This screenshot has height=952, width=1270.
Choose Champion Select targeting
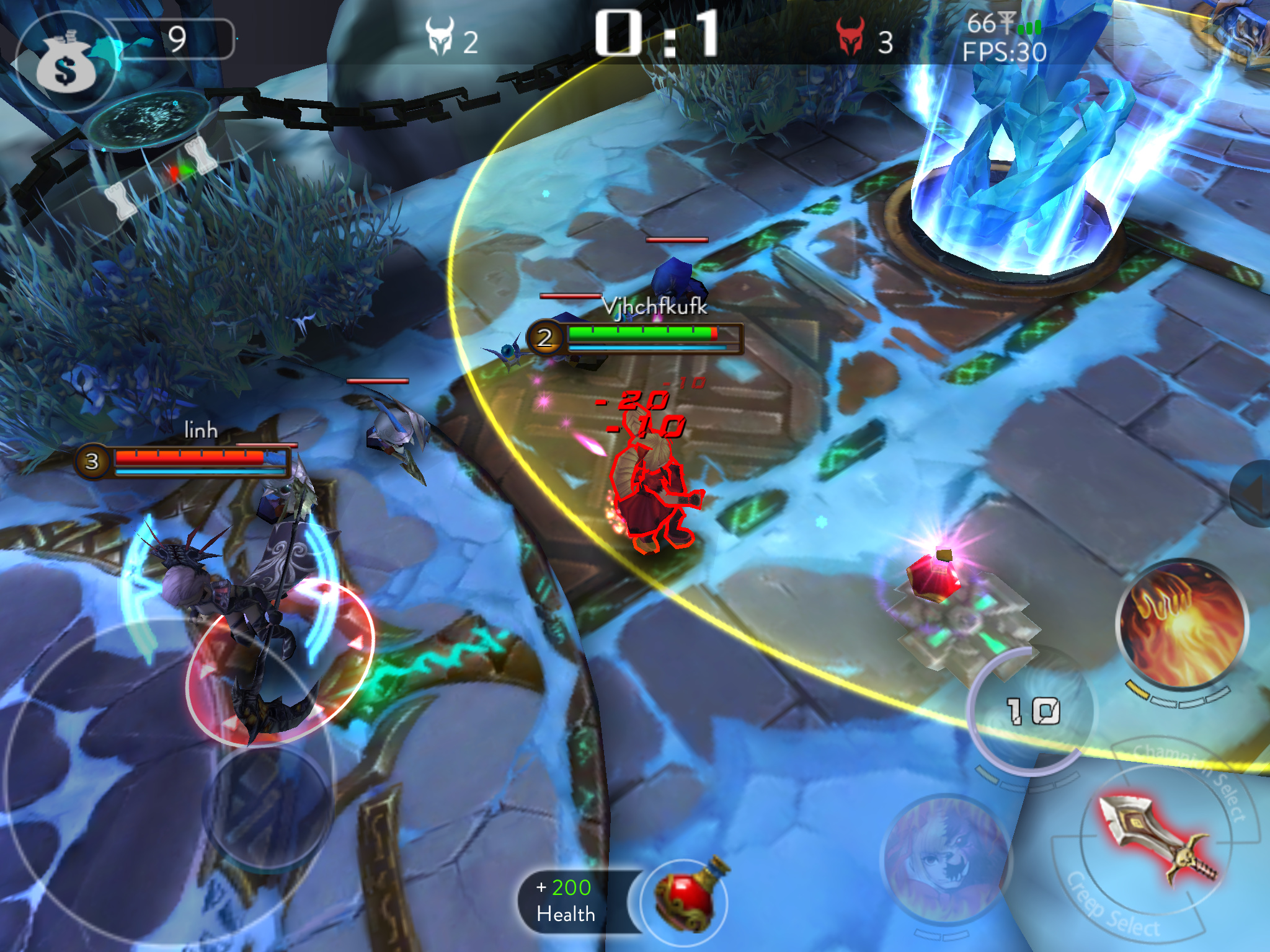click(1197, 776)
